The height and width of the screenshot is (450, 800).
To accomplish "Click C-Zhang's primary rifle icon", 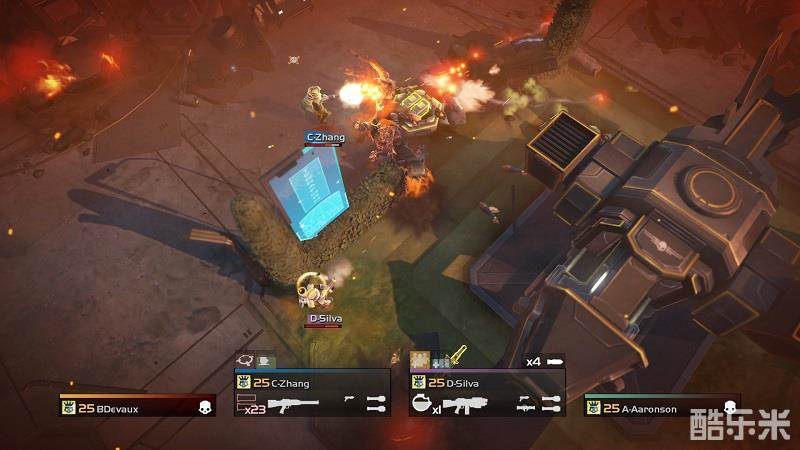I will click(x=293, y=403).
